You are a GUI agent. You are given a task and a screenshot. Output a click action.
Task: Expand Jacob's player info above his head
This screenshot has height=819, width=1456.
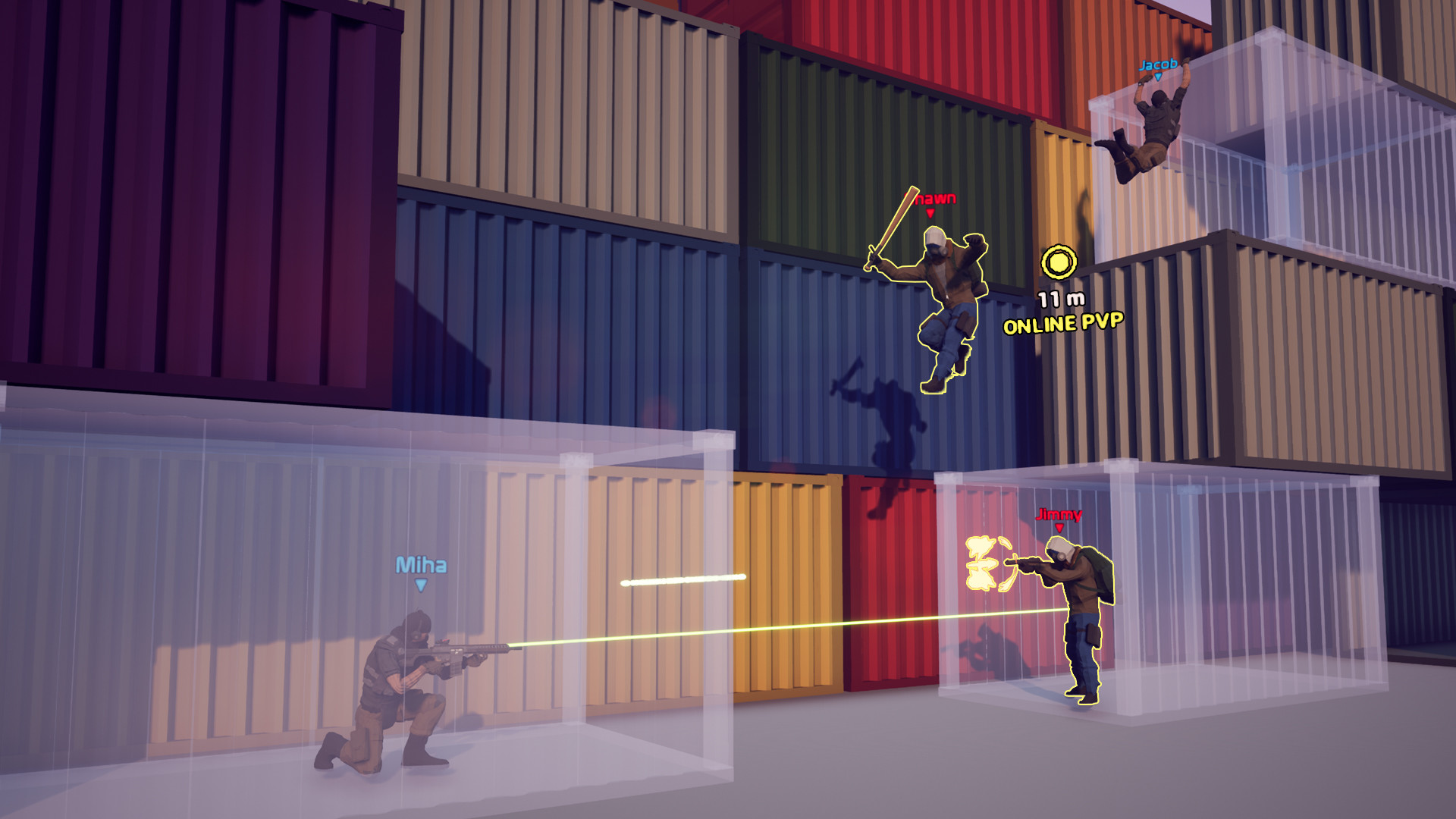coord(1158,67)
